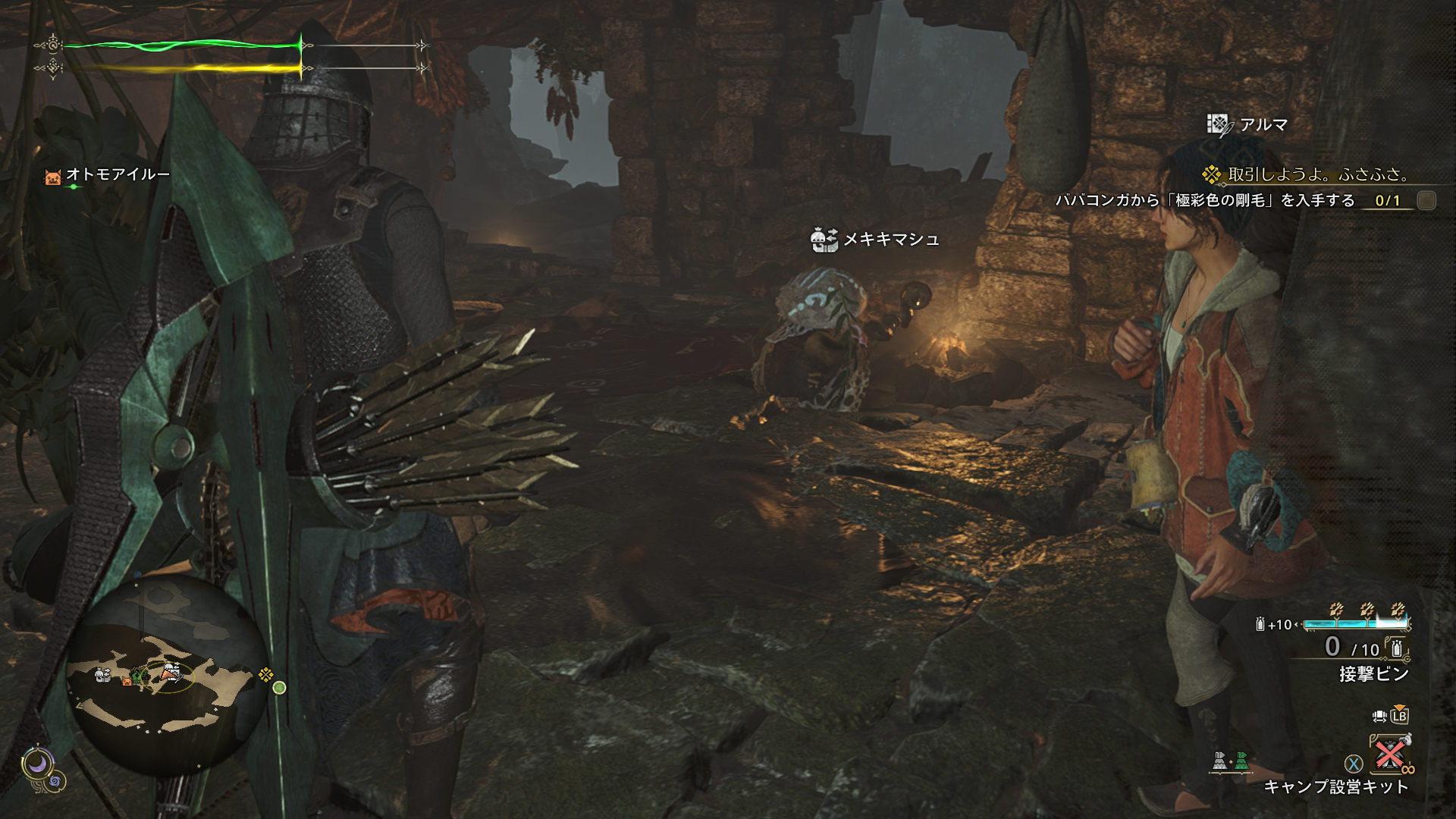Open the 取引しようよ。ふさふさ。 quest tracker
This screenshot has width=1456, height=819.
pos(1318,174)
